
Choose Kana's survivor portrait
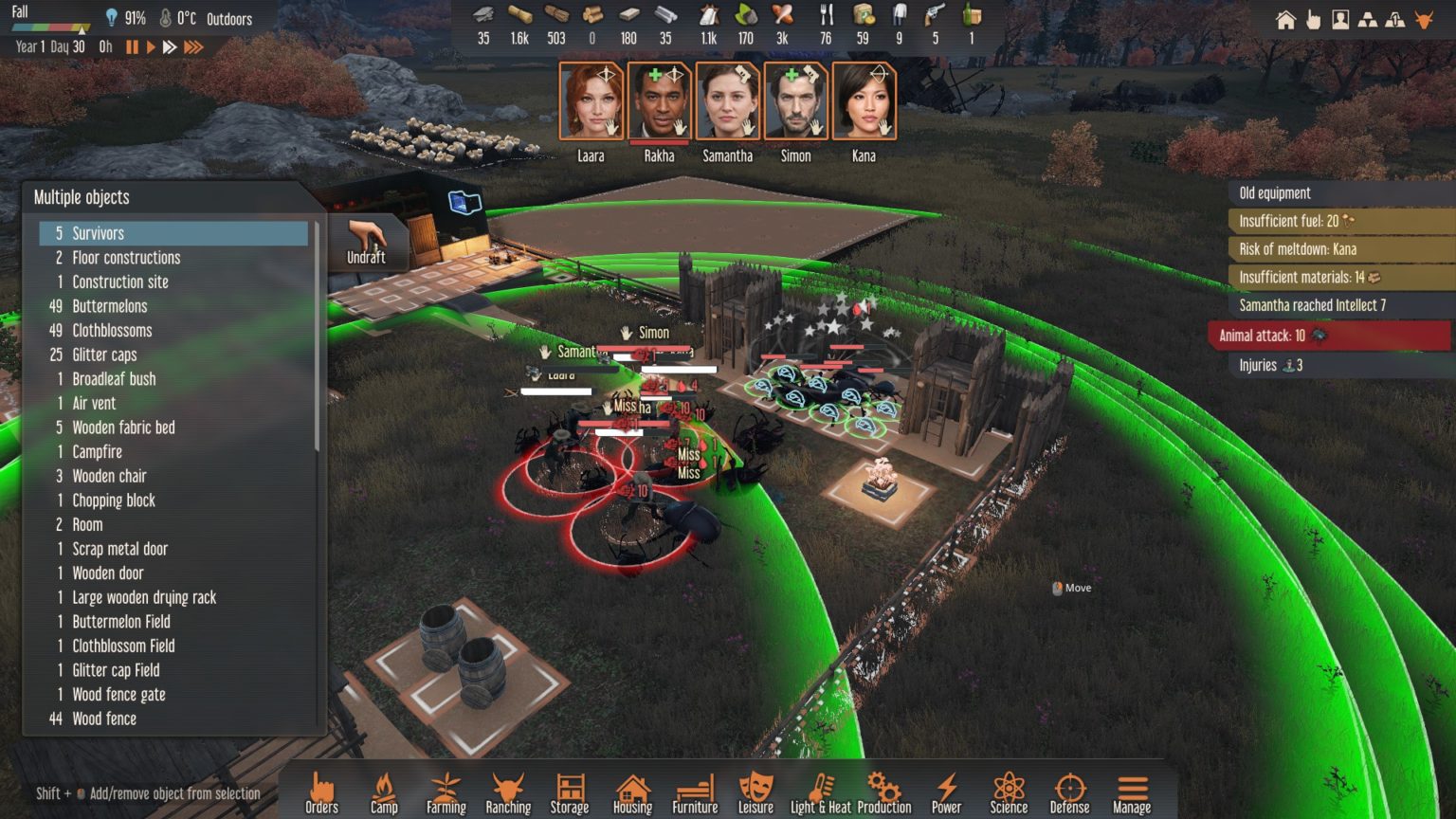[x=864, y=101]
